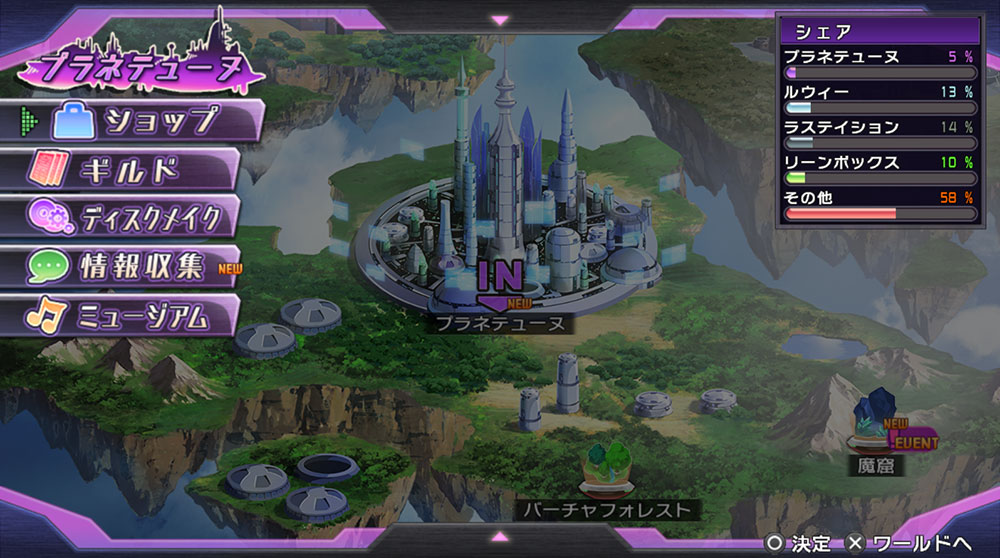This screenshot has width=1000, height=558.
Task: Select the 魔窟 event dungeon marker
Action: (x=876, y=426)
